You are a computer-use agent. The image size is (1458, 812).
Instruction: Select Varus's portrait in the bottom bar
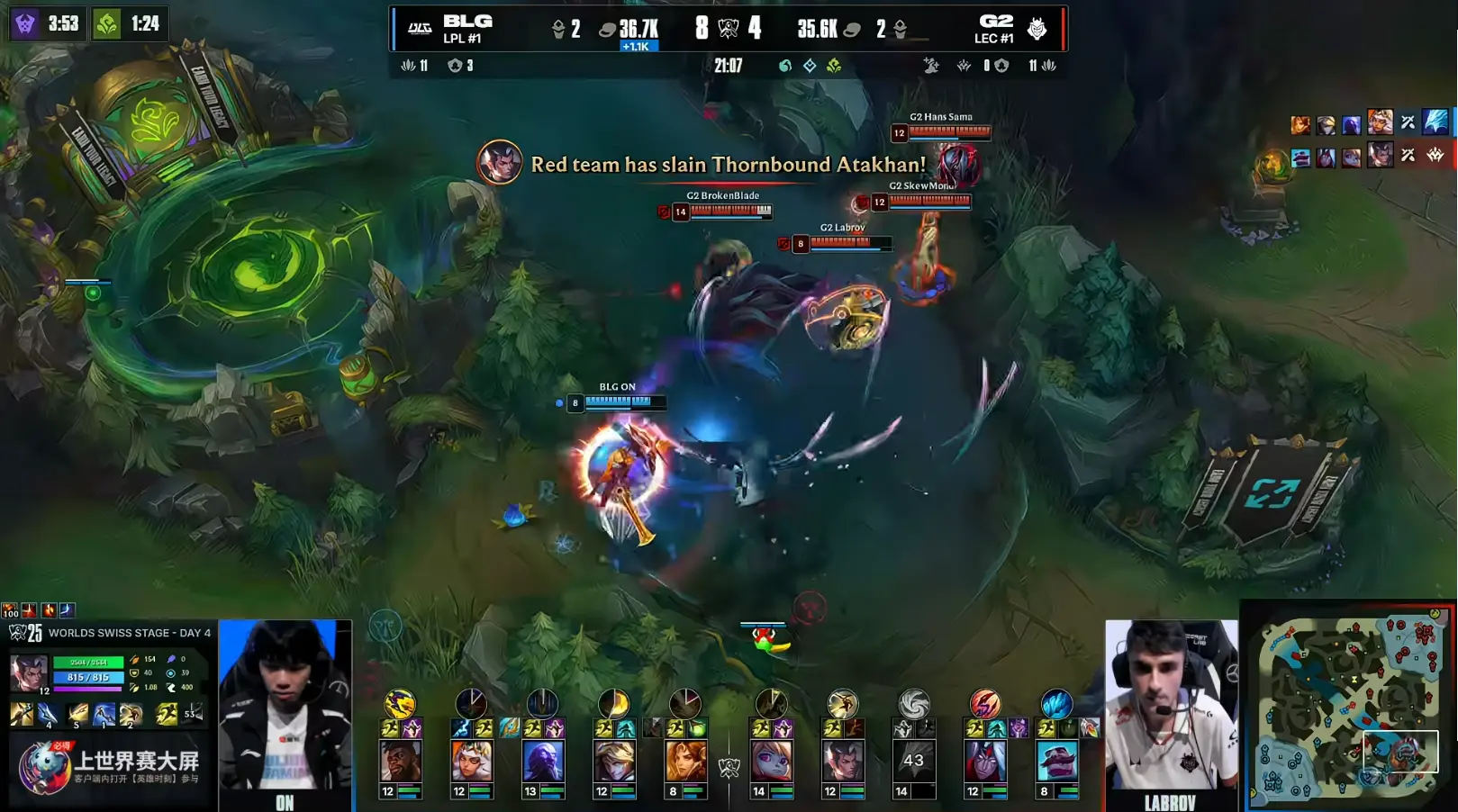(985, 761)
